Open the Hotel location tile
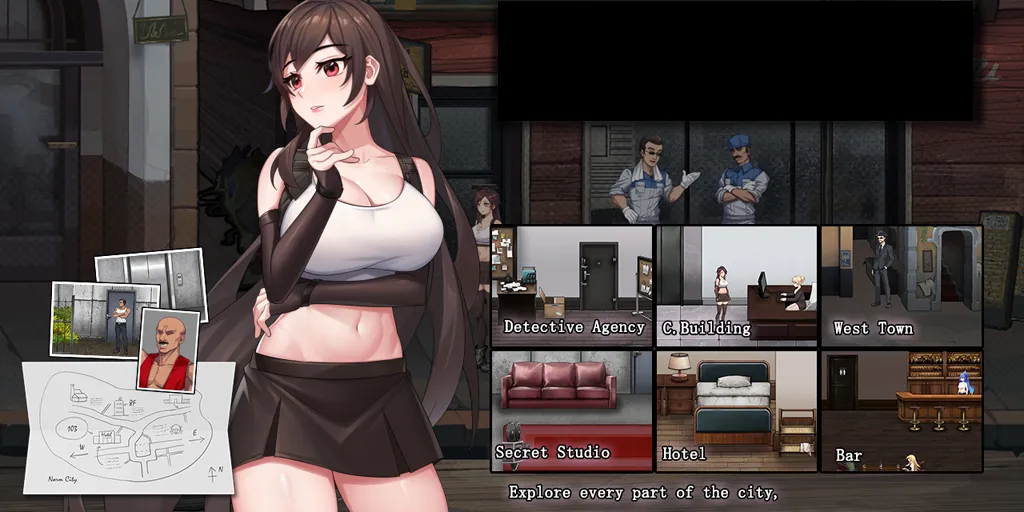The width and height of the screenshot is (1024, 512). click(736, 409)
